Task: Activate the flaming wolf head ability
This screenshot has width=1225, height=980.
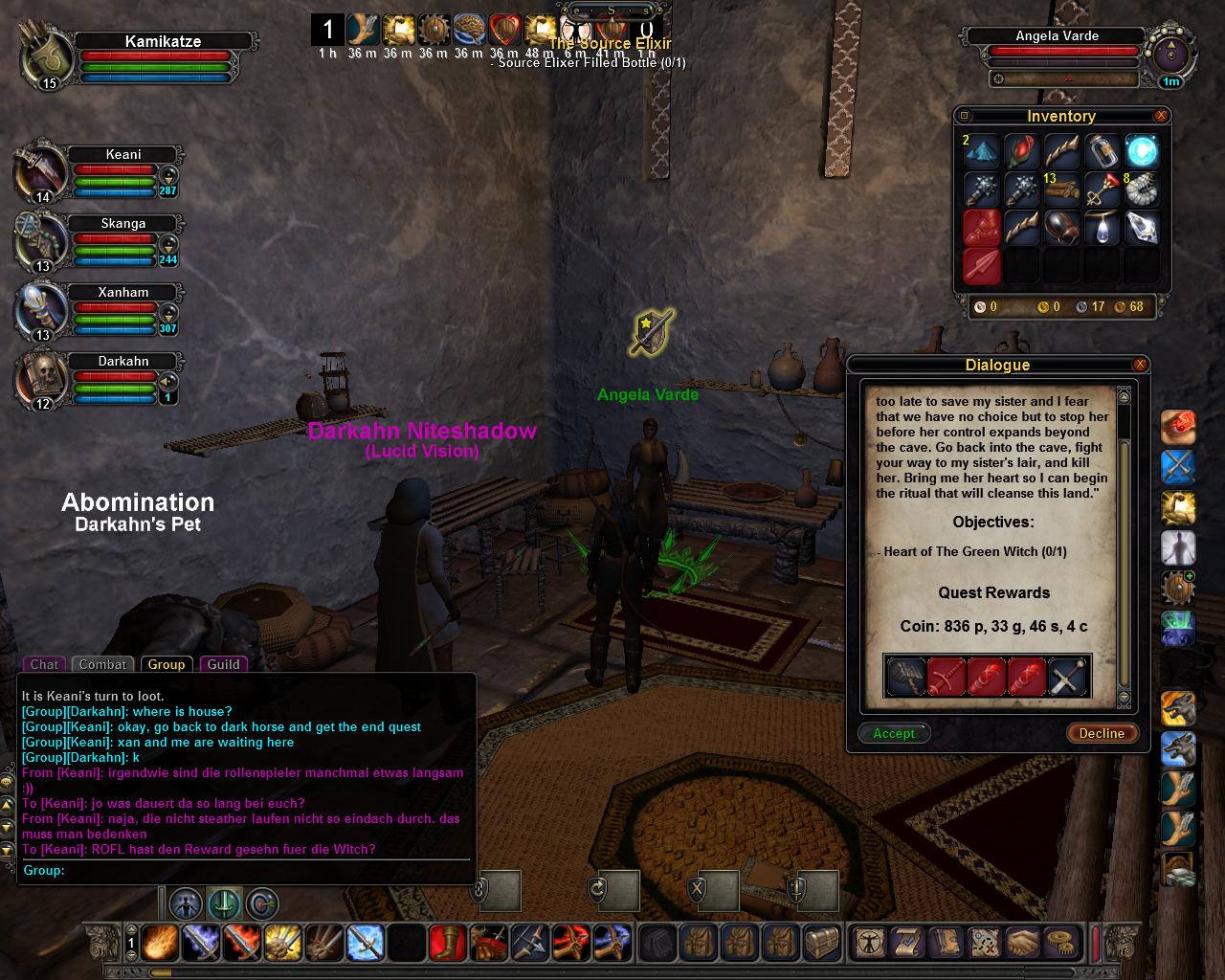Action: pyautogui.click(x=1178, y=709)
